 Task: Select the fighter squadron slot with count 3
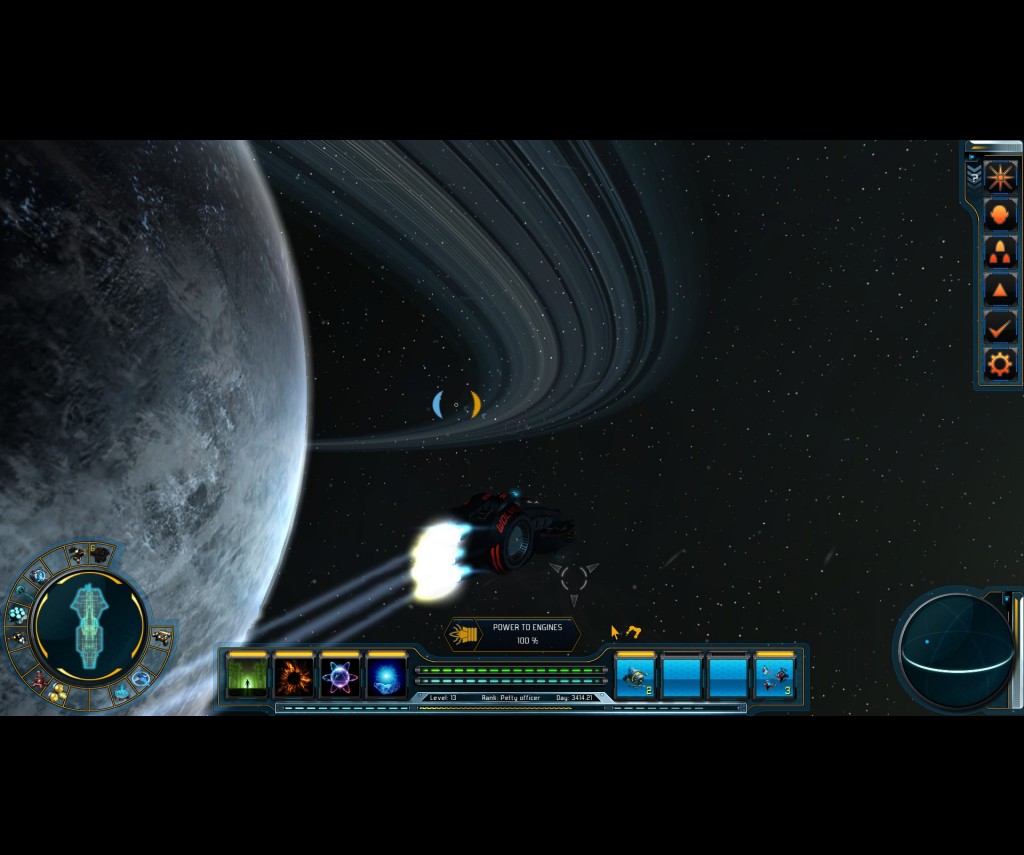(775, 677)
